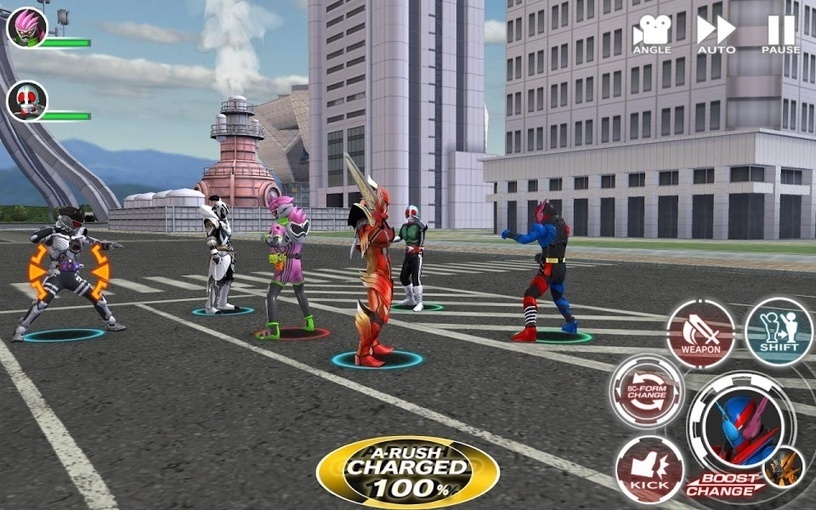Toggle AUTO battle mode
Viewport: 816px width, 510px height.
click(716, 33)
